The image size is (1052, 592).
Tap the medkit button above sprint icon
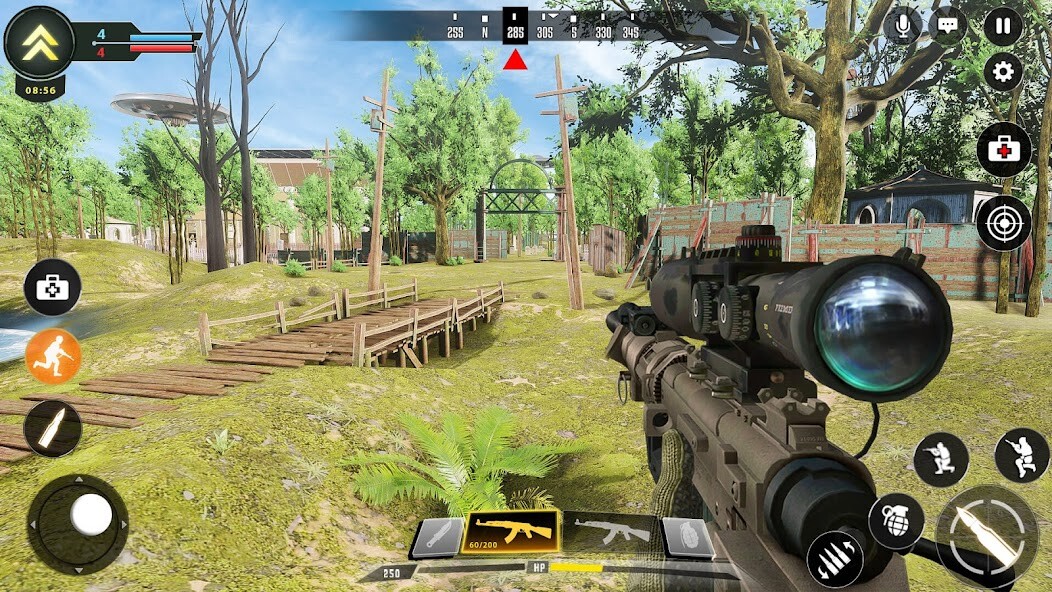[53, 287]
